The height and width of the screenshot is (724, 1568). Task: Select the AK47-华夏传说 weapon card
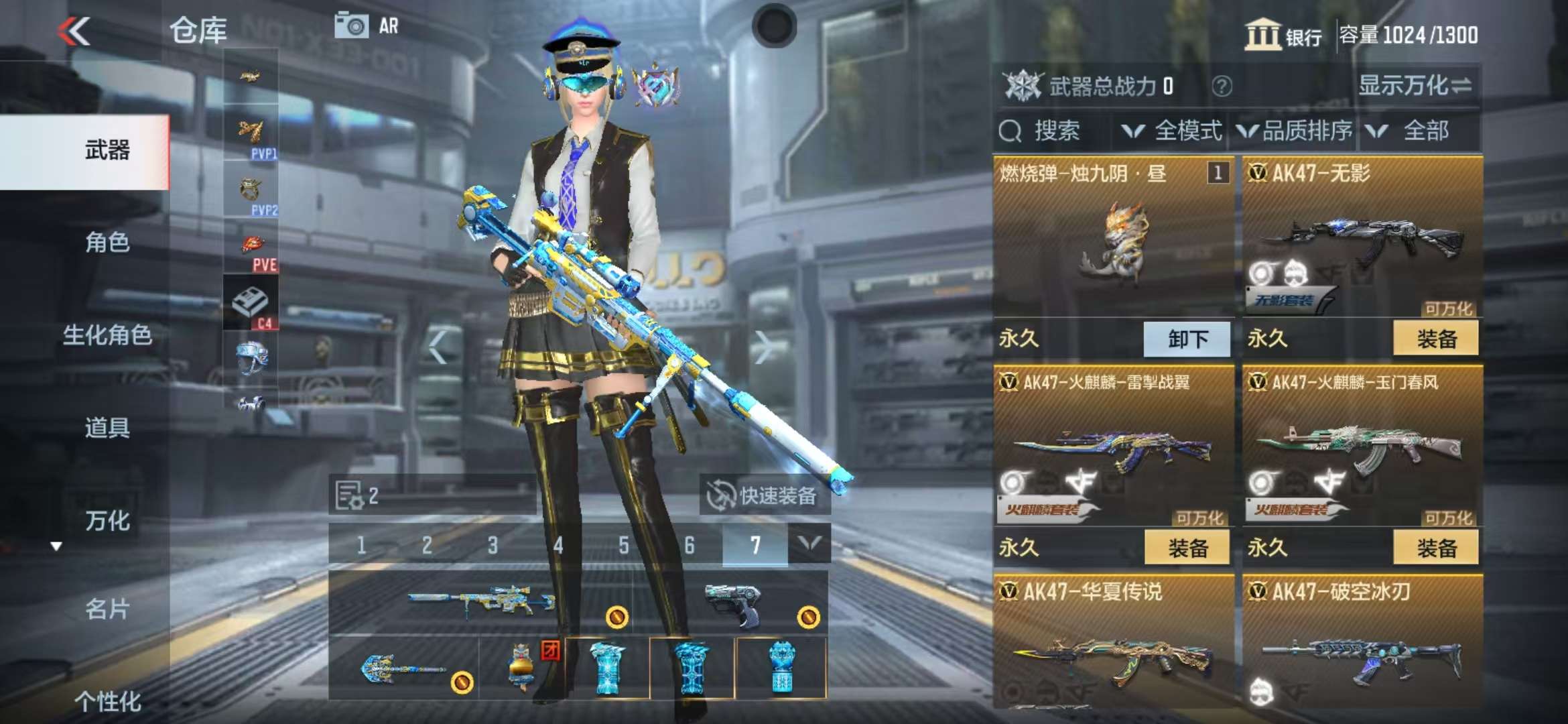1113,644
